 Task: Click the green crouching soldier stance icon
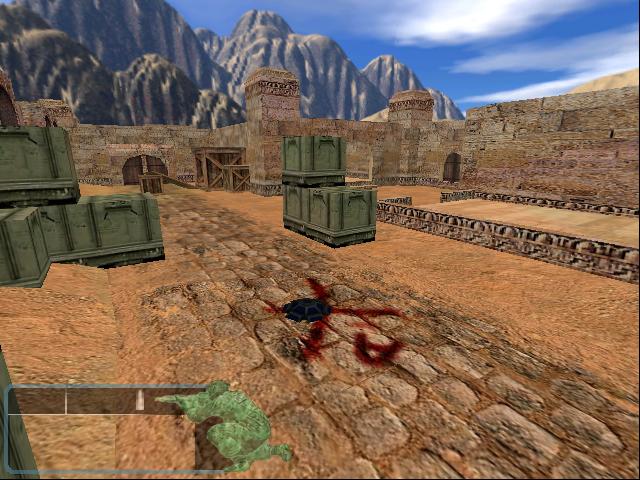[232, 427]
